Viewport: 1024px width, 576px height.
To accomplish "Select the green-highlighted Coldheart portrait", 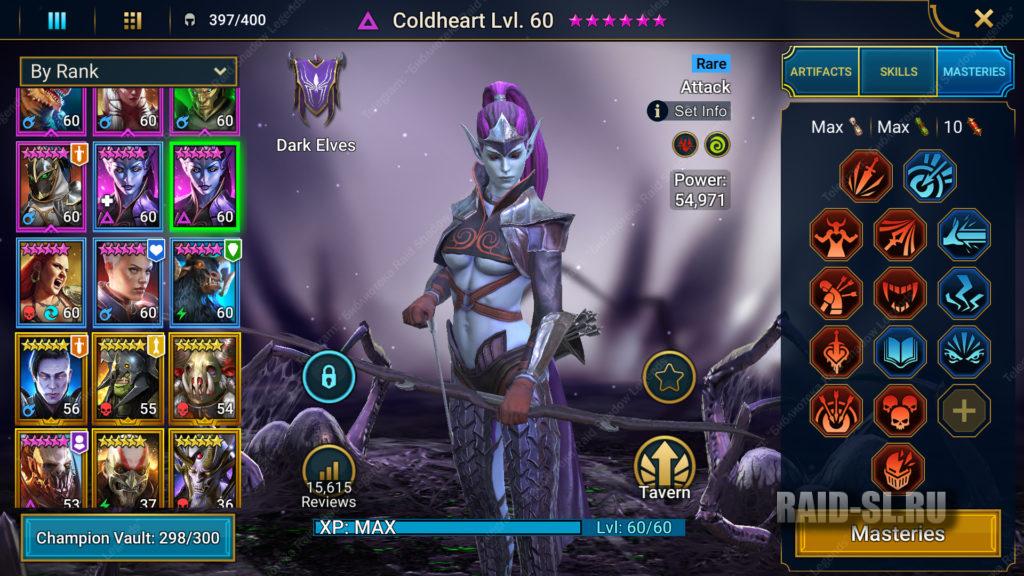I will pos(204,186).
